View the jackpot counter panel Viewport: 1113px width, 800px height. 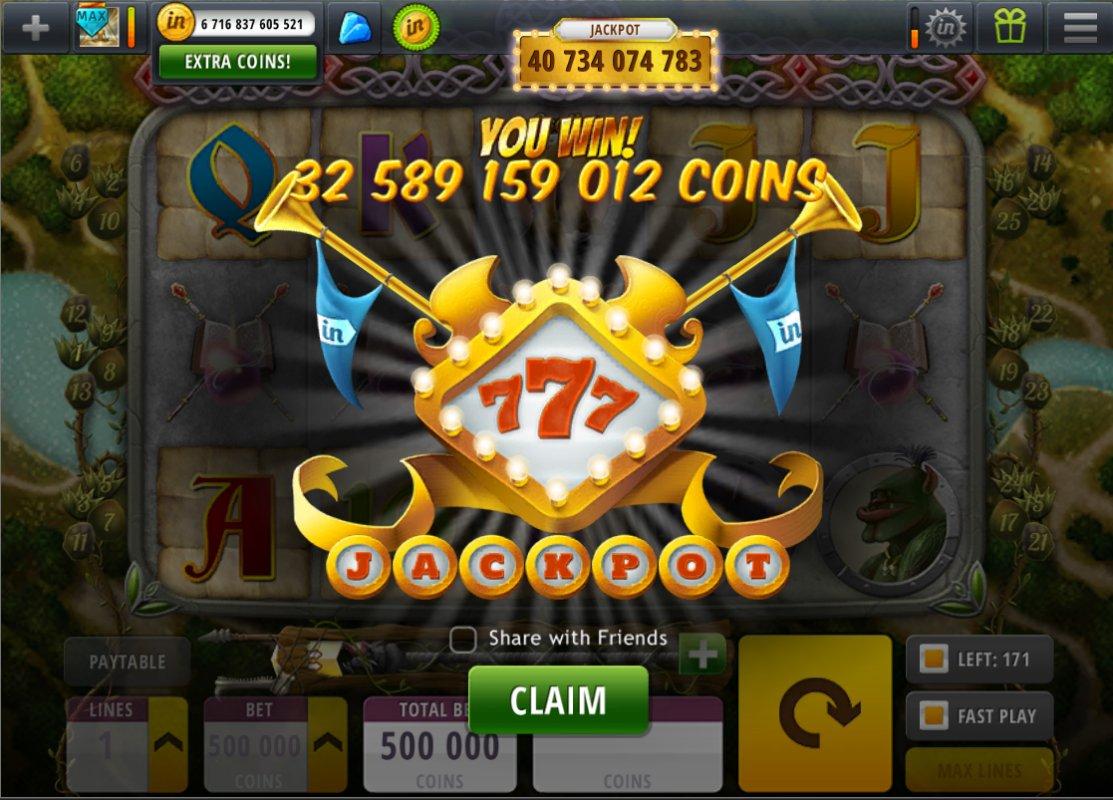(x=614, y=60)
